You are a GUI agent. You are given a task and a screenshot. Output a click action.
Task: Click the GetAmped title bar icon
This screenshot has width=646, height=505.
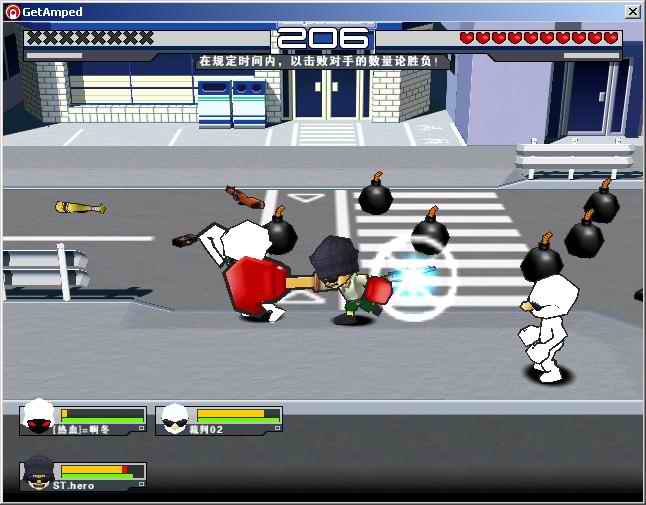click(11, 11)
